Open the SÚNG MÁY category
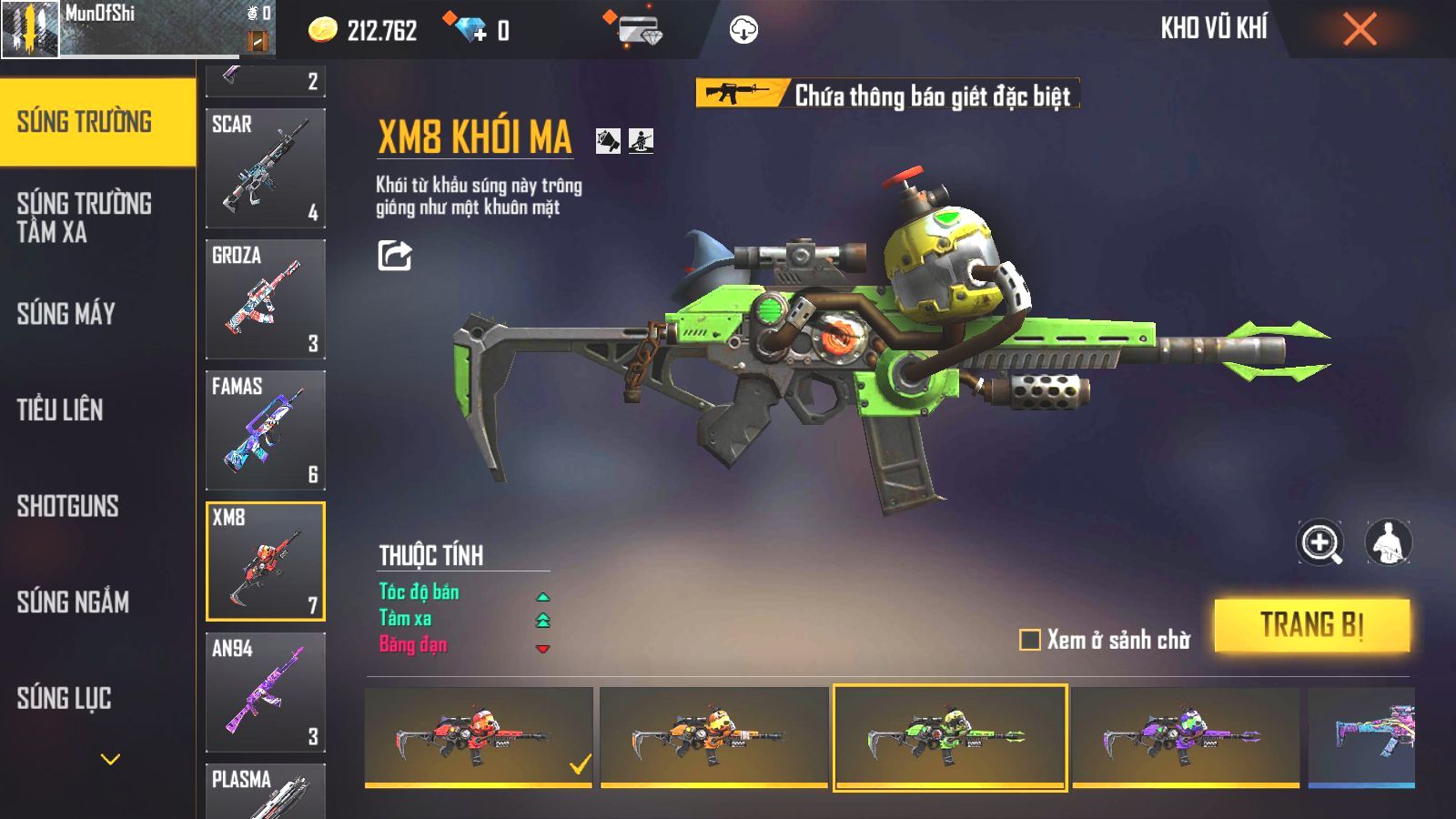1456x819 pixels. click(66, 314)
